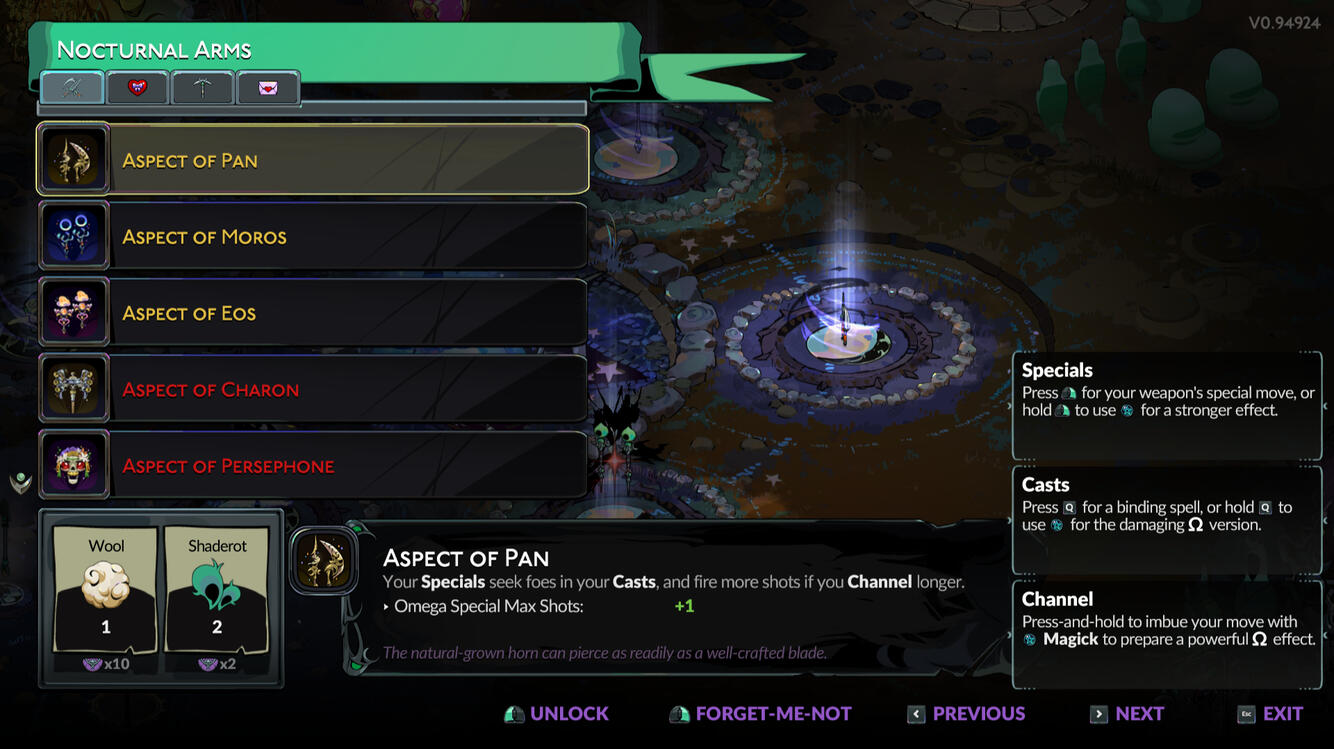Viewport: 1334px width, 749px height.
Task: Click the Aspect of Charon golden icon
Action: pos(74,389)
